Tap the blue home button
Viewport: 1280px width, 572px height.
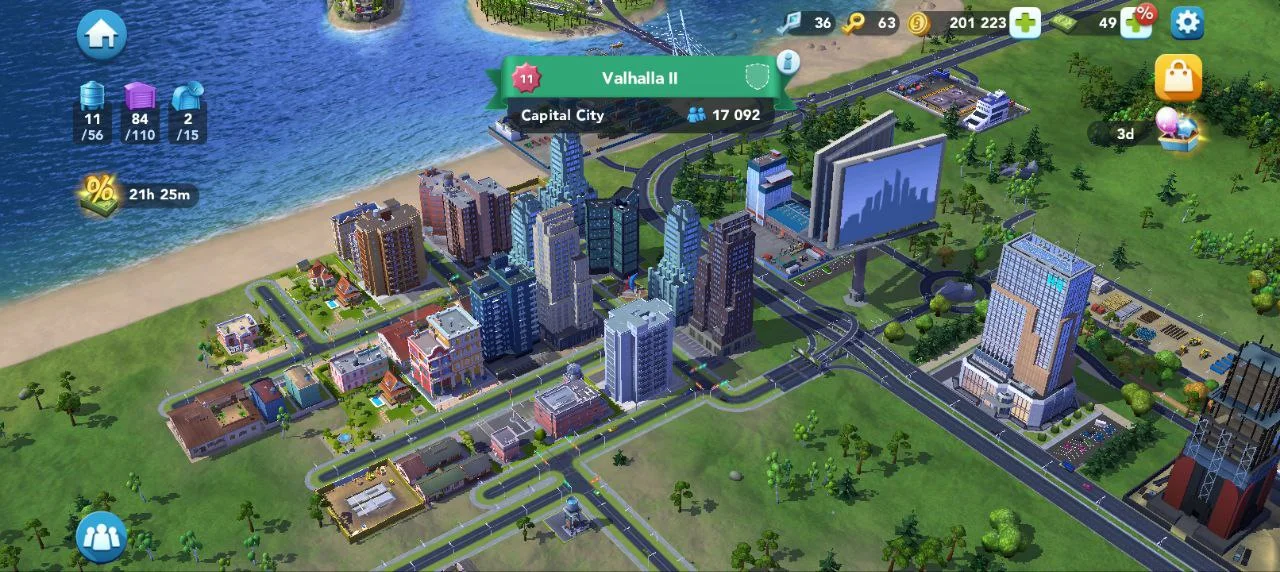coord(101,34)
